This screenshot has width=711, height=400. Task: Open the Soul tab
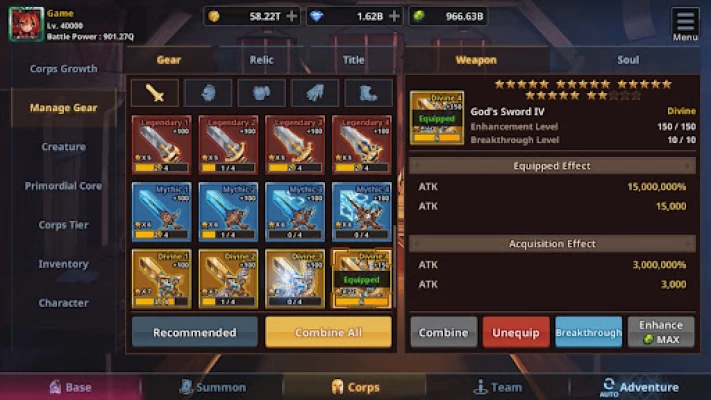(x=627, y=60)
